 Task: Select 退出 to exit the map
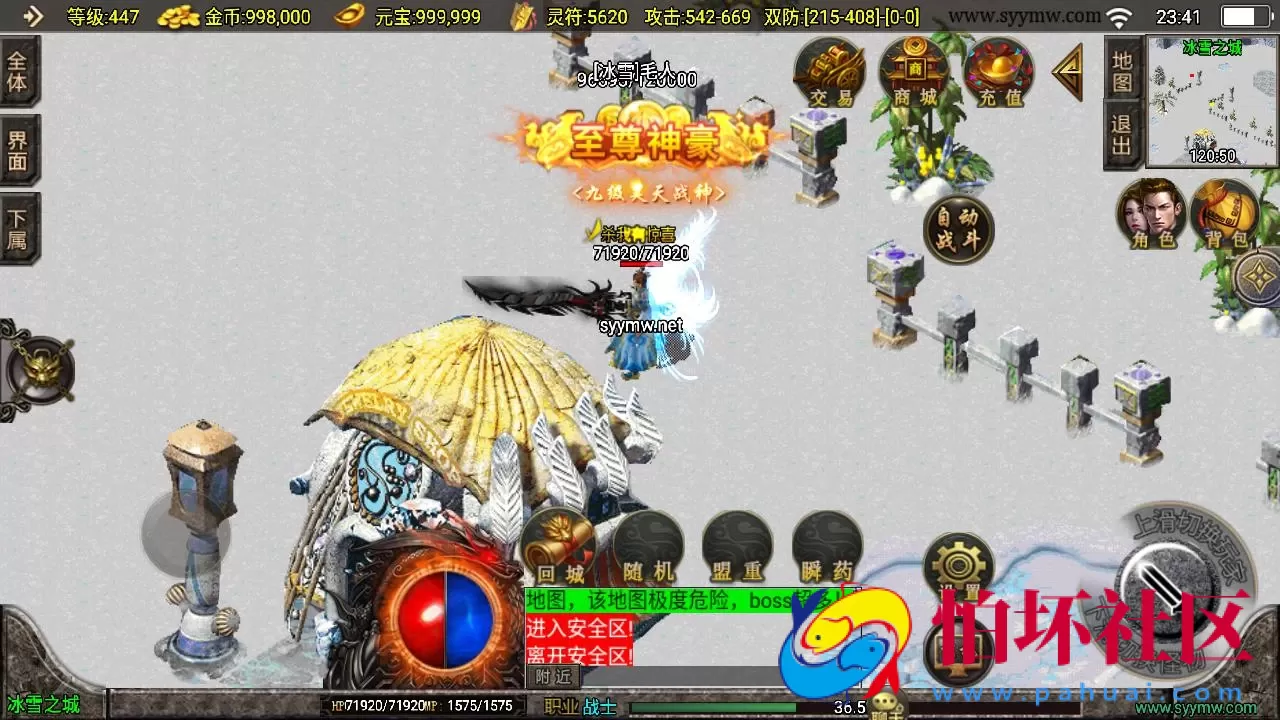click(1122, 135)
